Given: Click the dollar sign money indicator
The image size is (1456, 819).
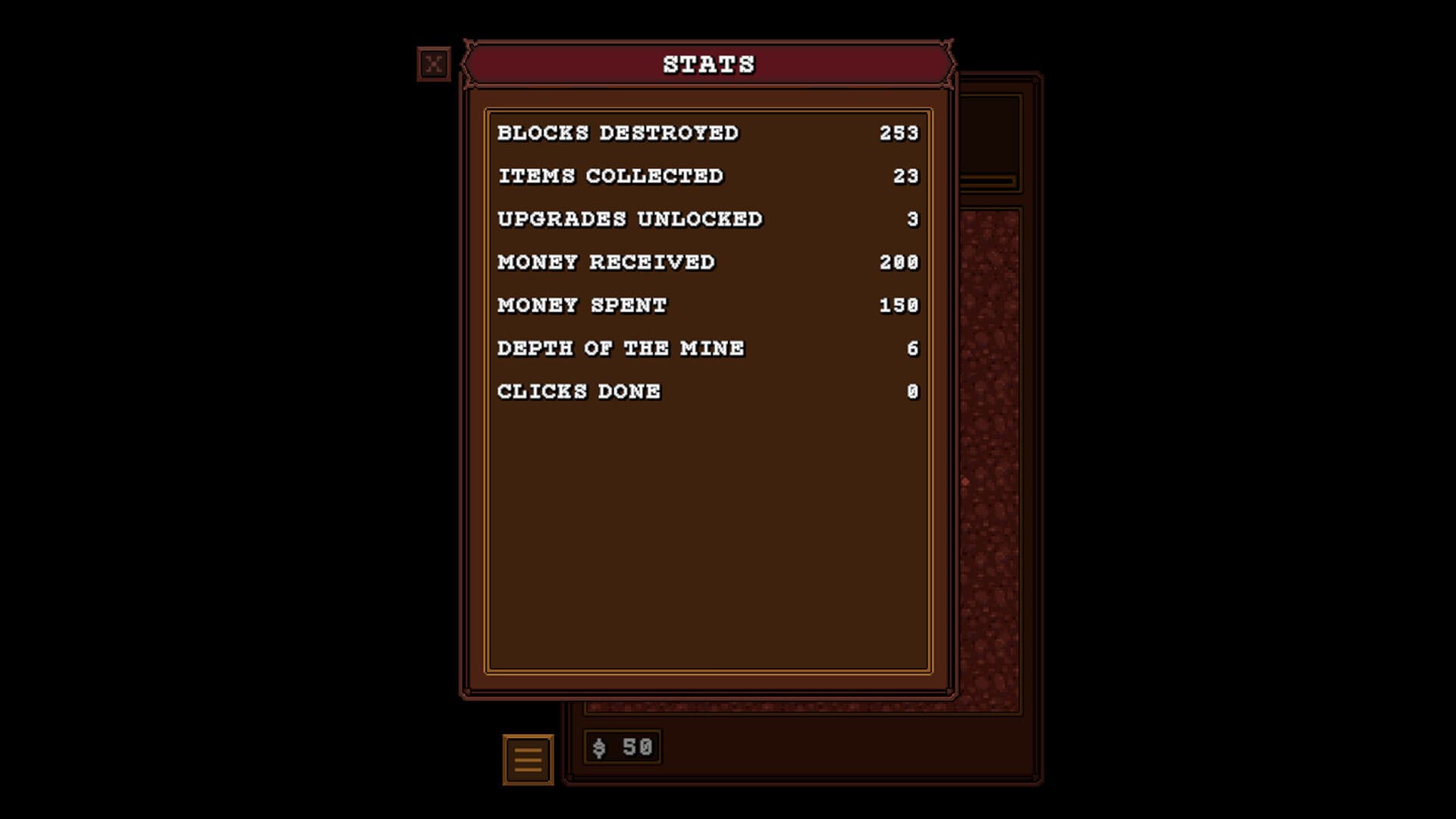Looking at the screenshot, I should (598, 747).
